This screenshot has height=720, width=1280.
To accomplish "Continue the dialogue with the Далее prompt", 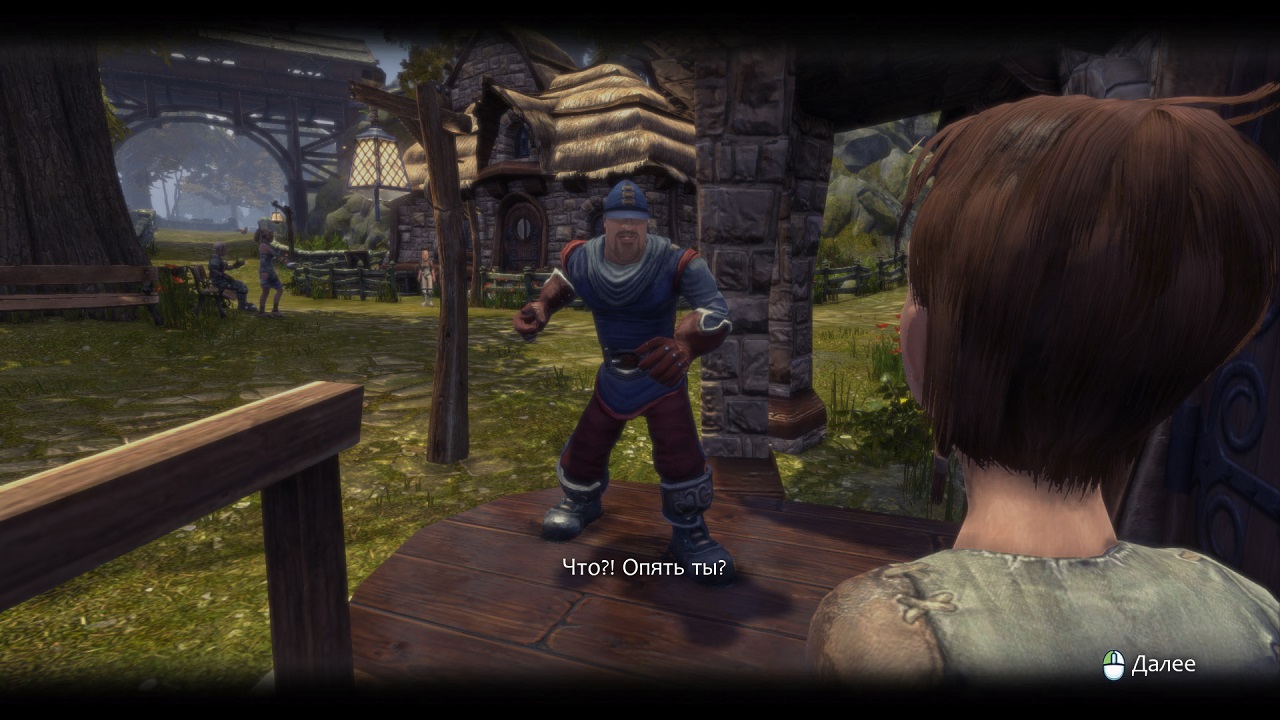I will [x=1150, y=665].
